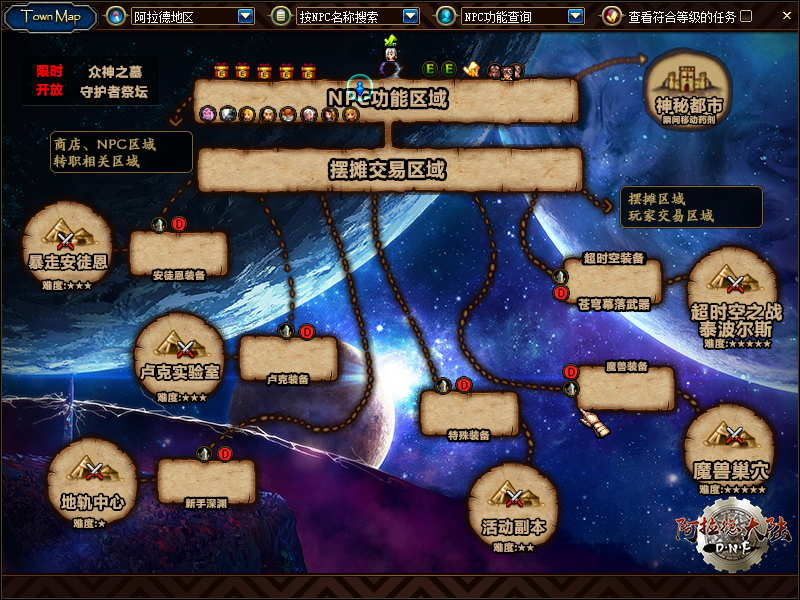The height and width of the screenshot is (600, 800).
Task: Select the 神秘都市 city node
Action: coord(689,87)
